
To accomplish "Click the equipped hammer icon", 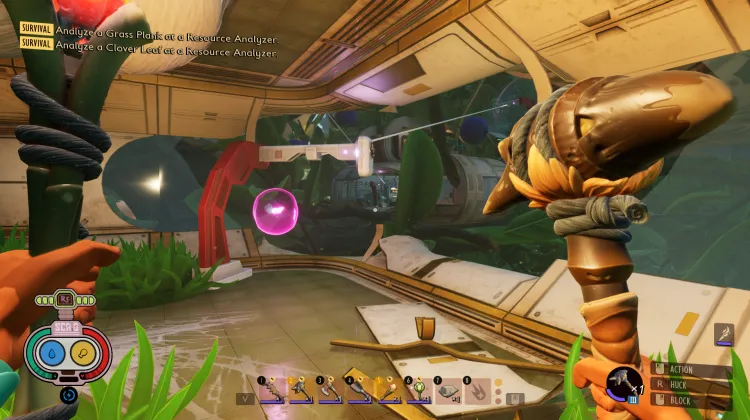I will click(623, 385).
